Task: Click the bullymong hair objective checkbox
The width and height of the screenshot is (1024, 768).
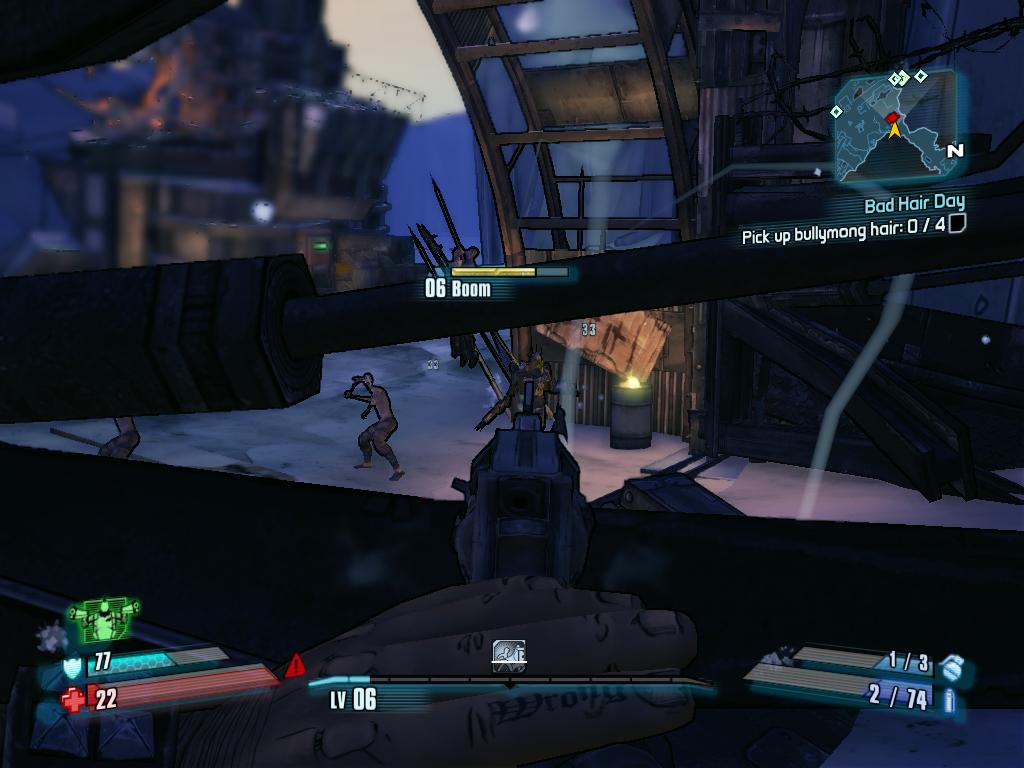Action: pos(957,225)
